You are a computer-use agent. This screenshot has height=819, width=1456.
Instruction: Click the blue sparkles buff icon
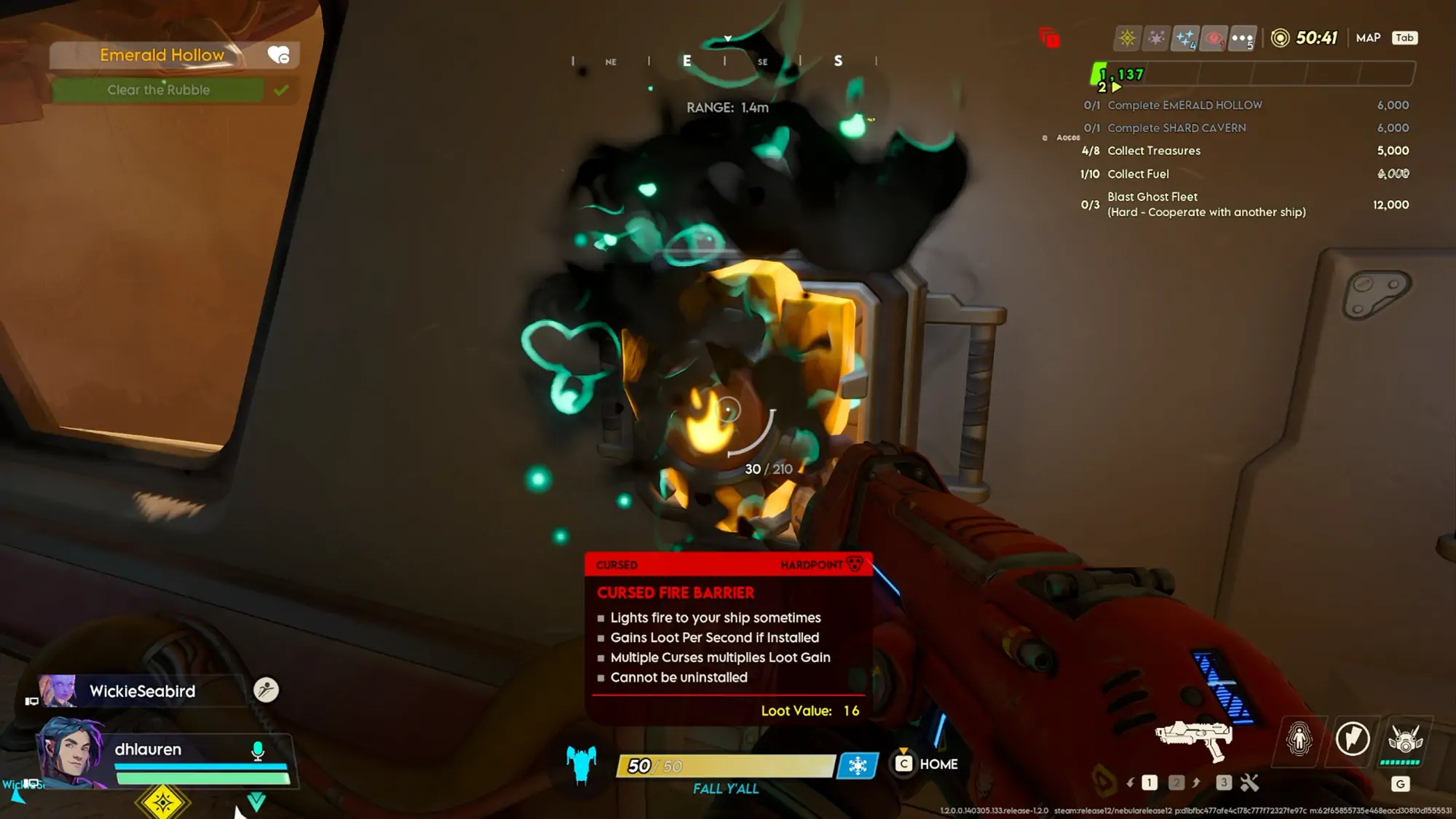point(1185,38)
